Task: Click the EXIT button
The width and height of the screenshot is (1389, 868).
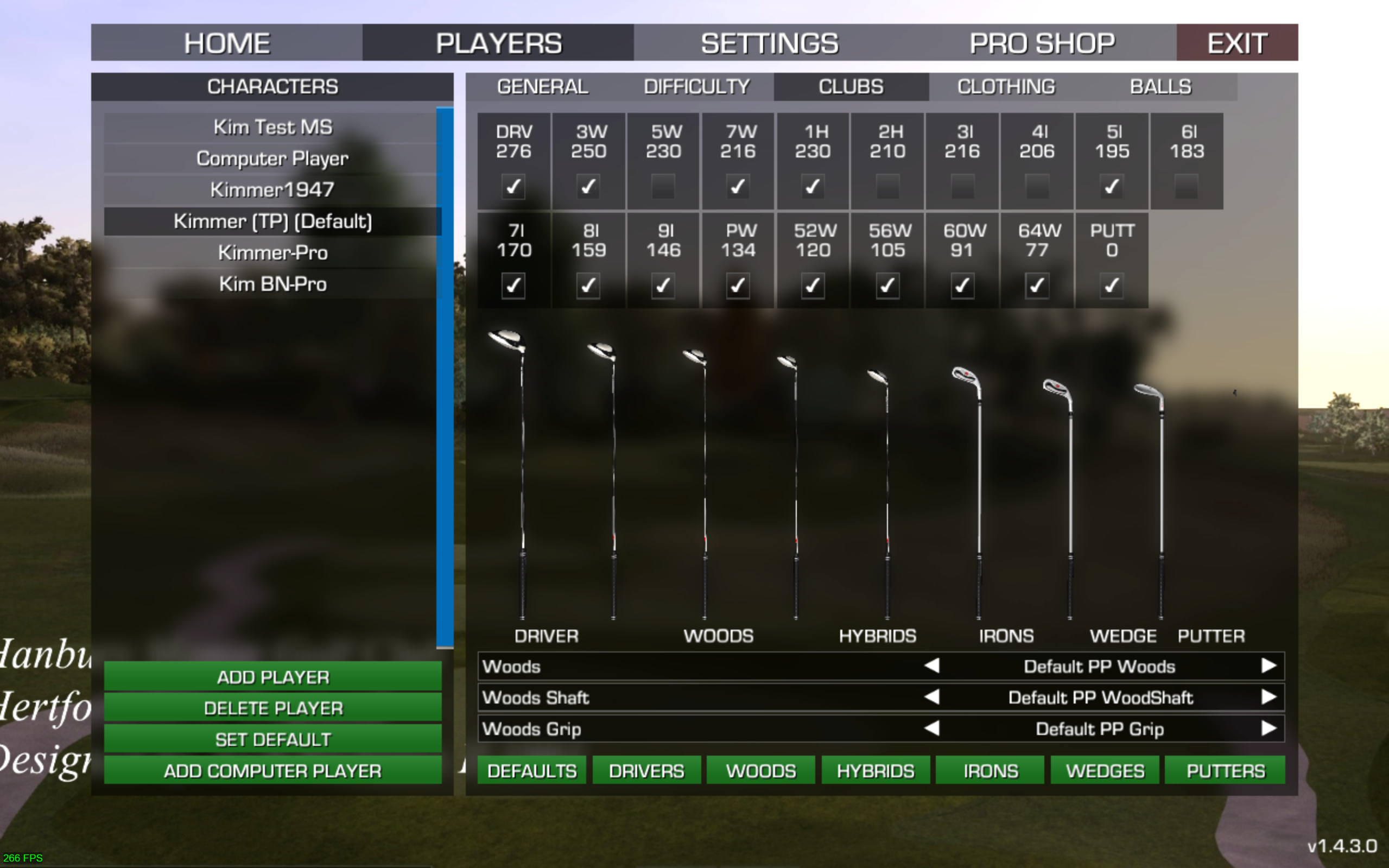Action: [x=1237, y=43]
